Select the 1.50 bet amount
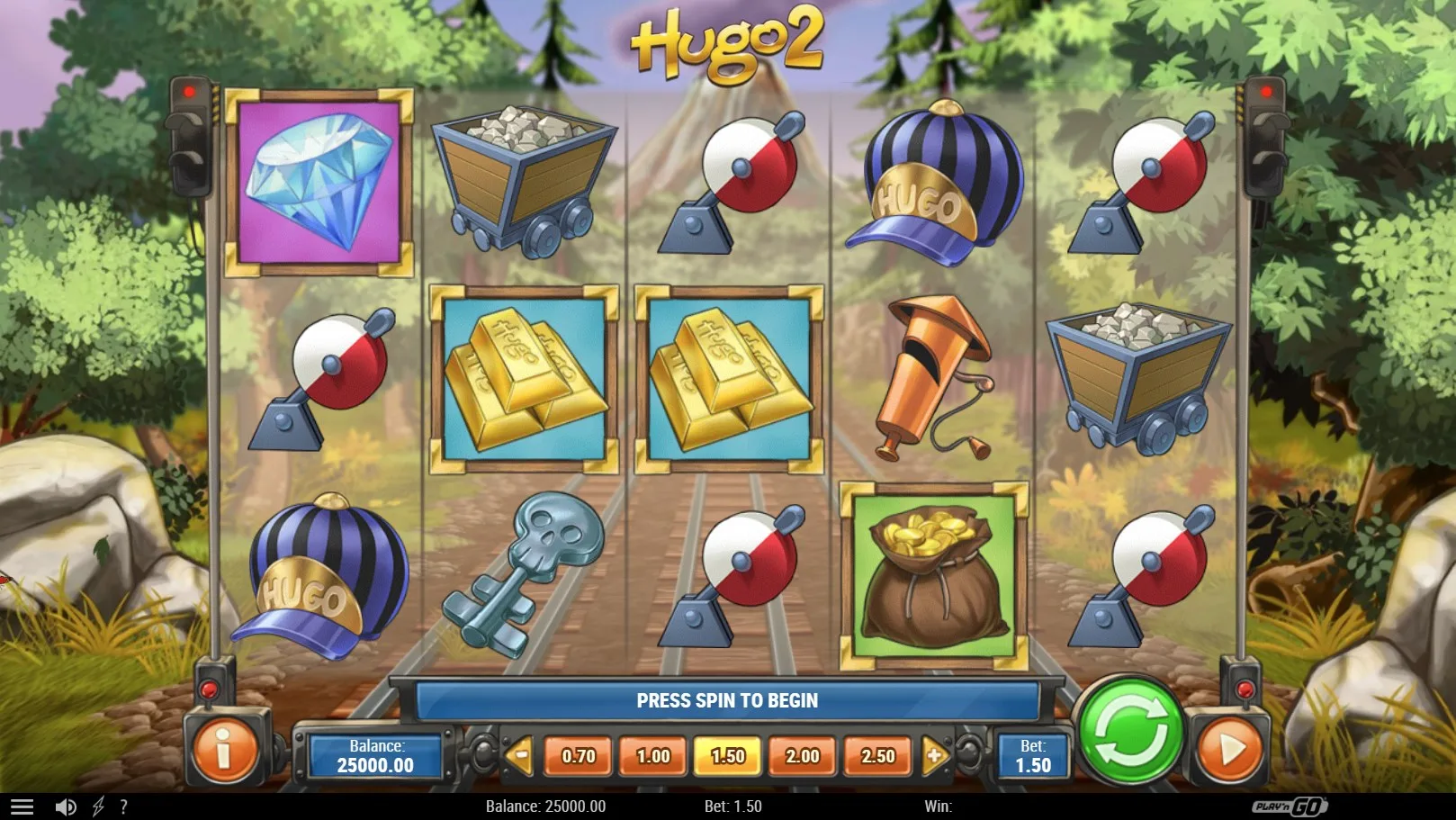Image resolution: width=1456 pixels, height=820 pixels. click(728, 756)
